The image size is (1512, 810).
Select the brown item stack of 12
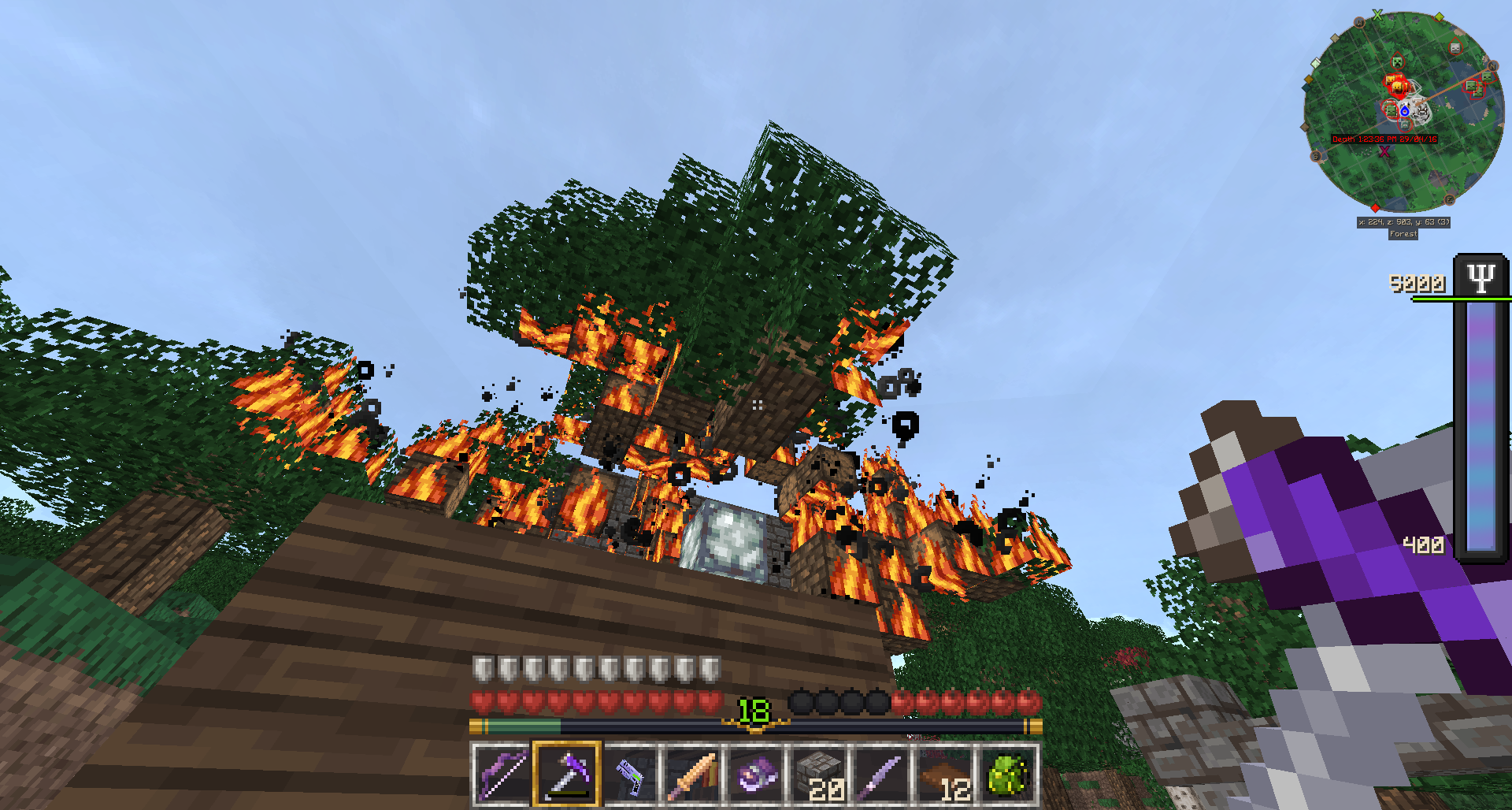[946, 775]
